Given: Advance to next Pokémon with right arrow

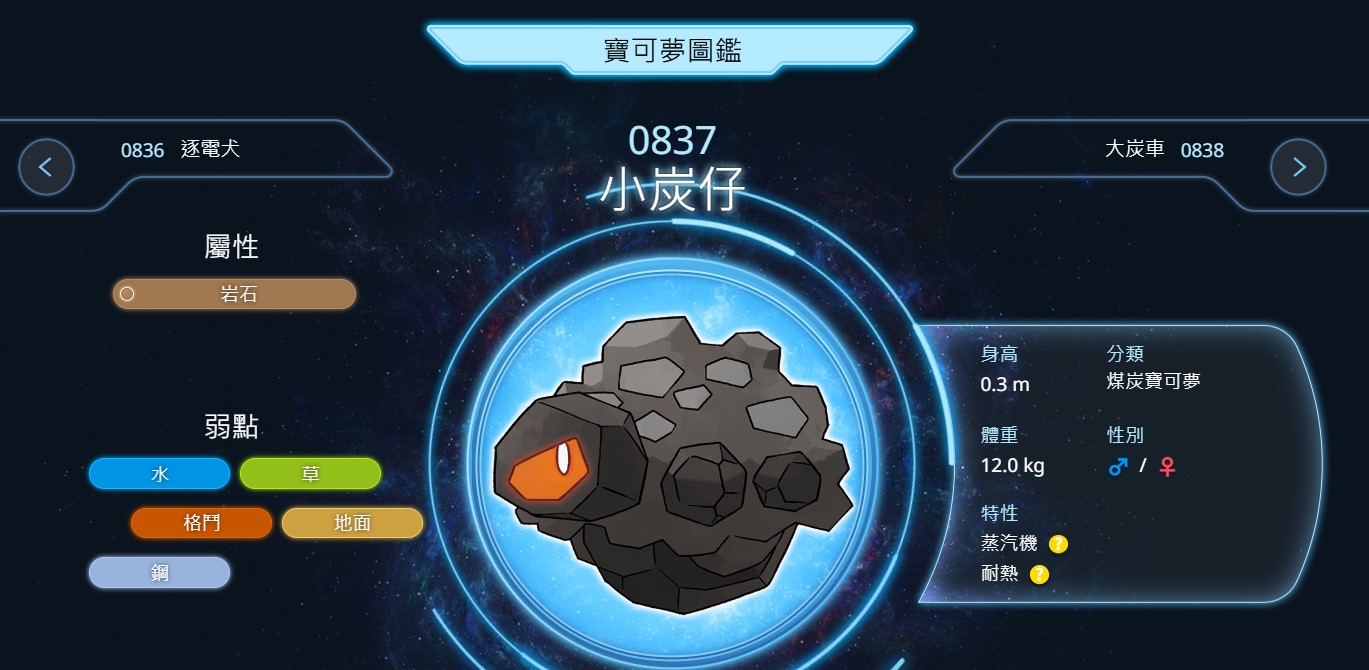Looking at the screenshot, I should pos(1298,167).
